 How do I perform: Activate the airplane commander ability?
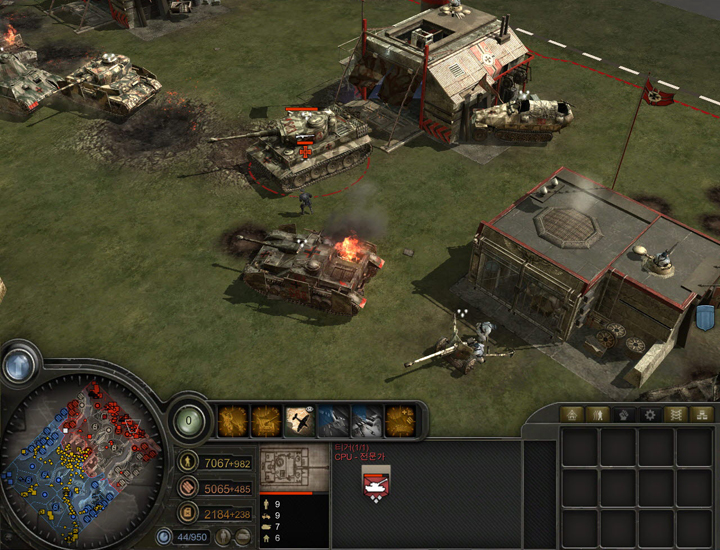[300, 420]
